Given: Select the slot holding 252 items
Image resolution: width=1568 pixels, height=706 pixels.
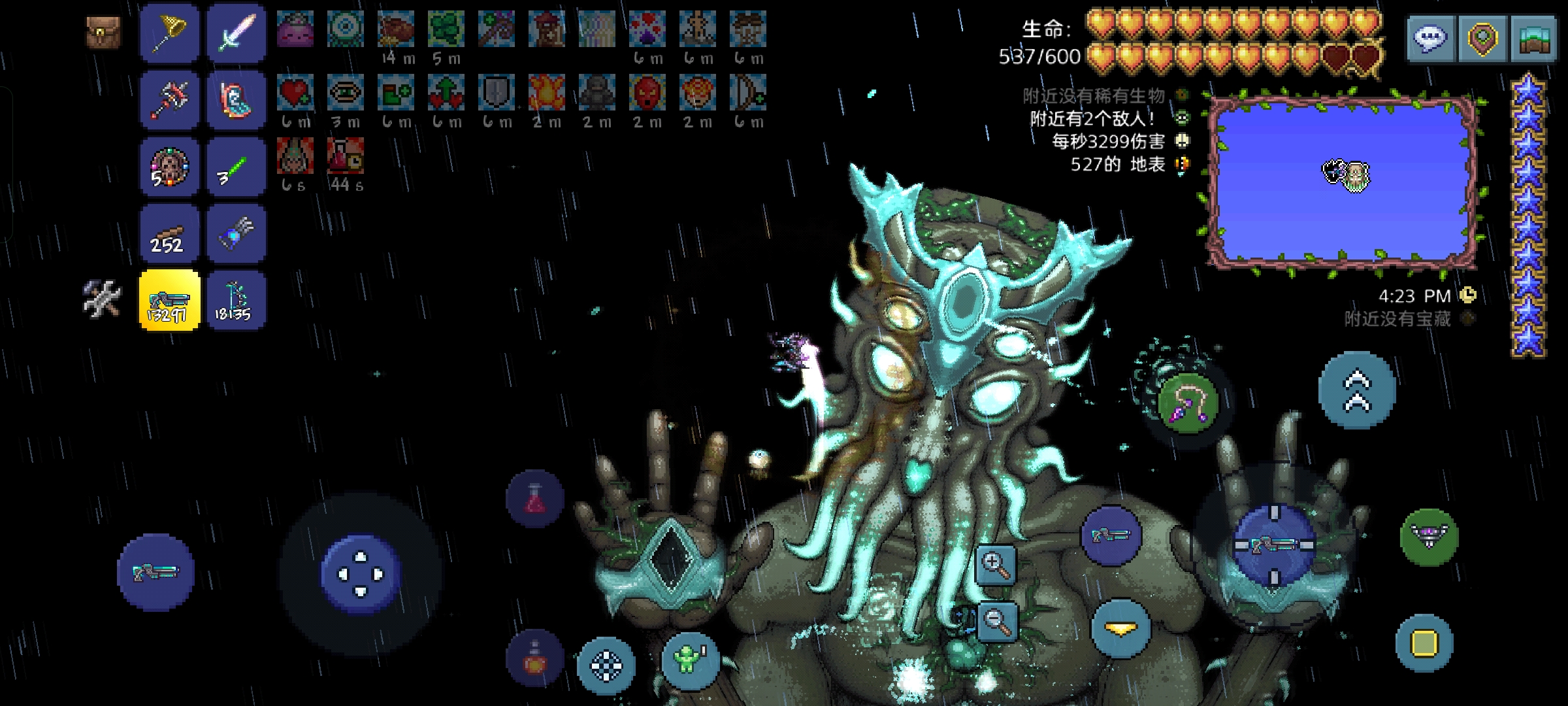Looking at the screenshot, I should [x=169, y=234].
